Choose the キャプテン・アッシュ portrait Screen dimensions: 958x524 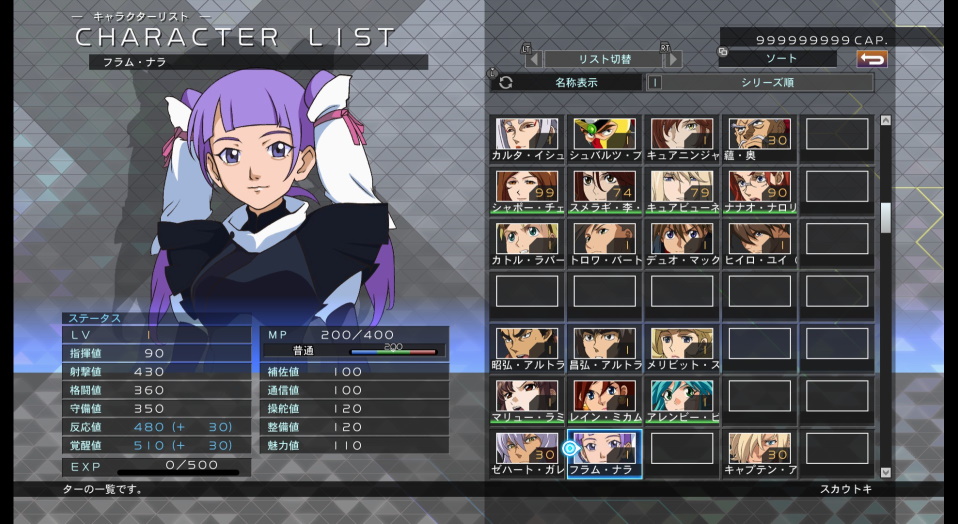tap(760, 451)
